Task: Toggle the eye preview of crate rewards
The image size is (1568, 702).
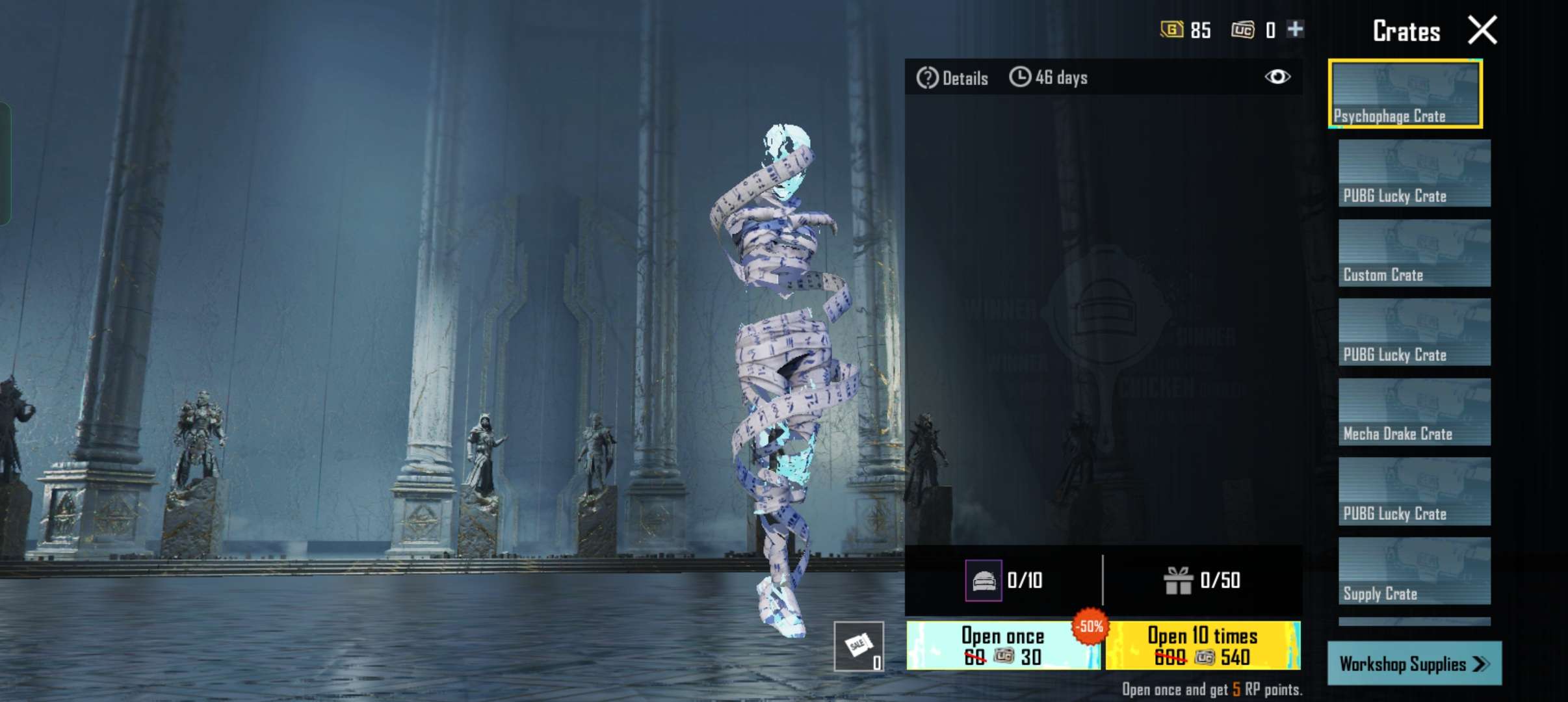Action: pyautogui.click(x=1279, y=77)
